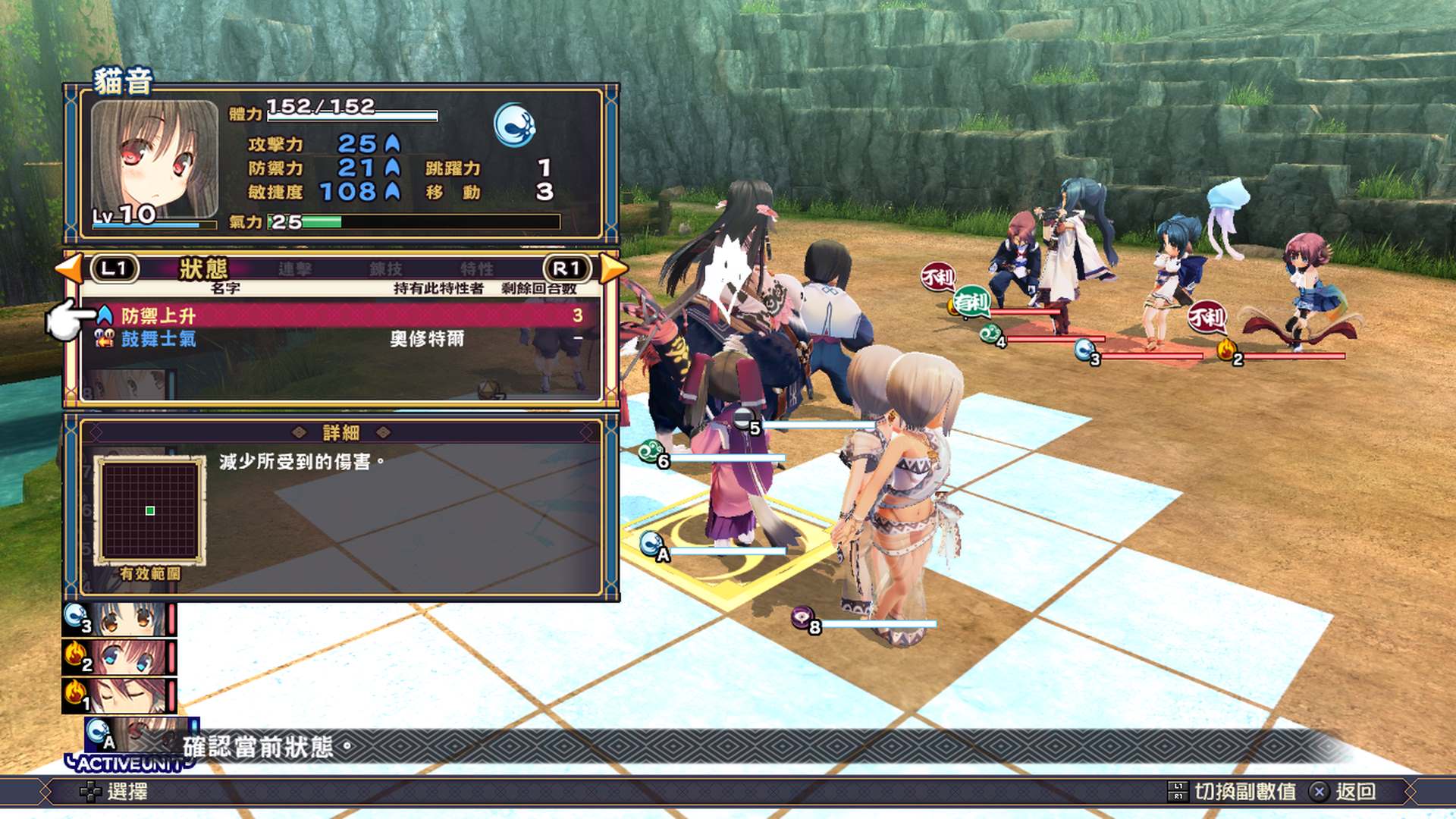
Task: Open the 特性 tab
Action: [x=478, y=268]
